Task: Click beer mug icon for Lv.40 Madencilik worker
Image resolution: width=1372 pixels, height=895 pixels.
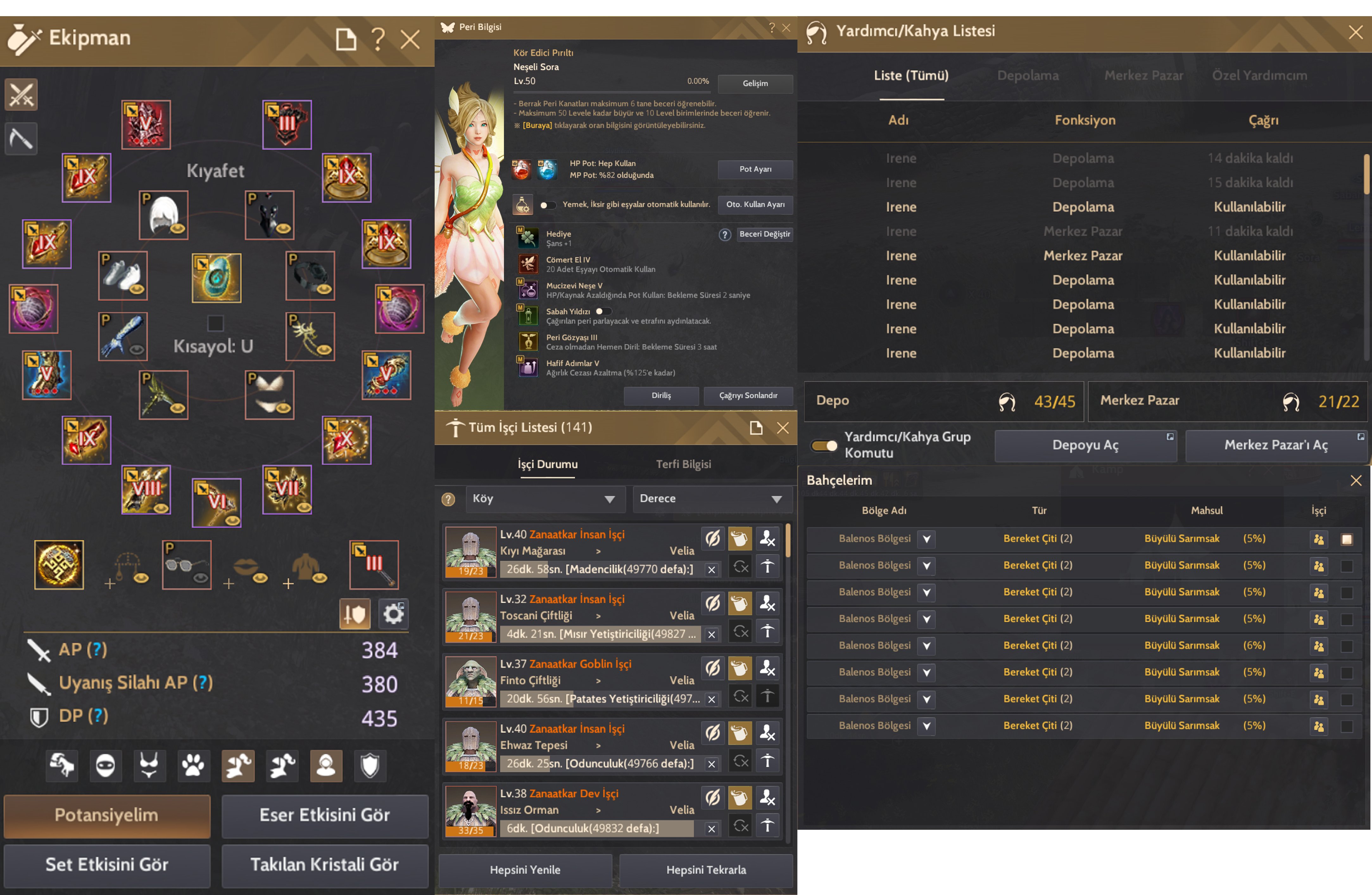Action: 740,538
